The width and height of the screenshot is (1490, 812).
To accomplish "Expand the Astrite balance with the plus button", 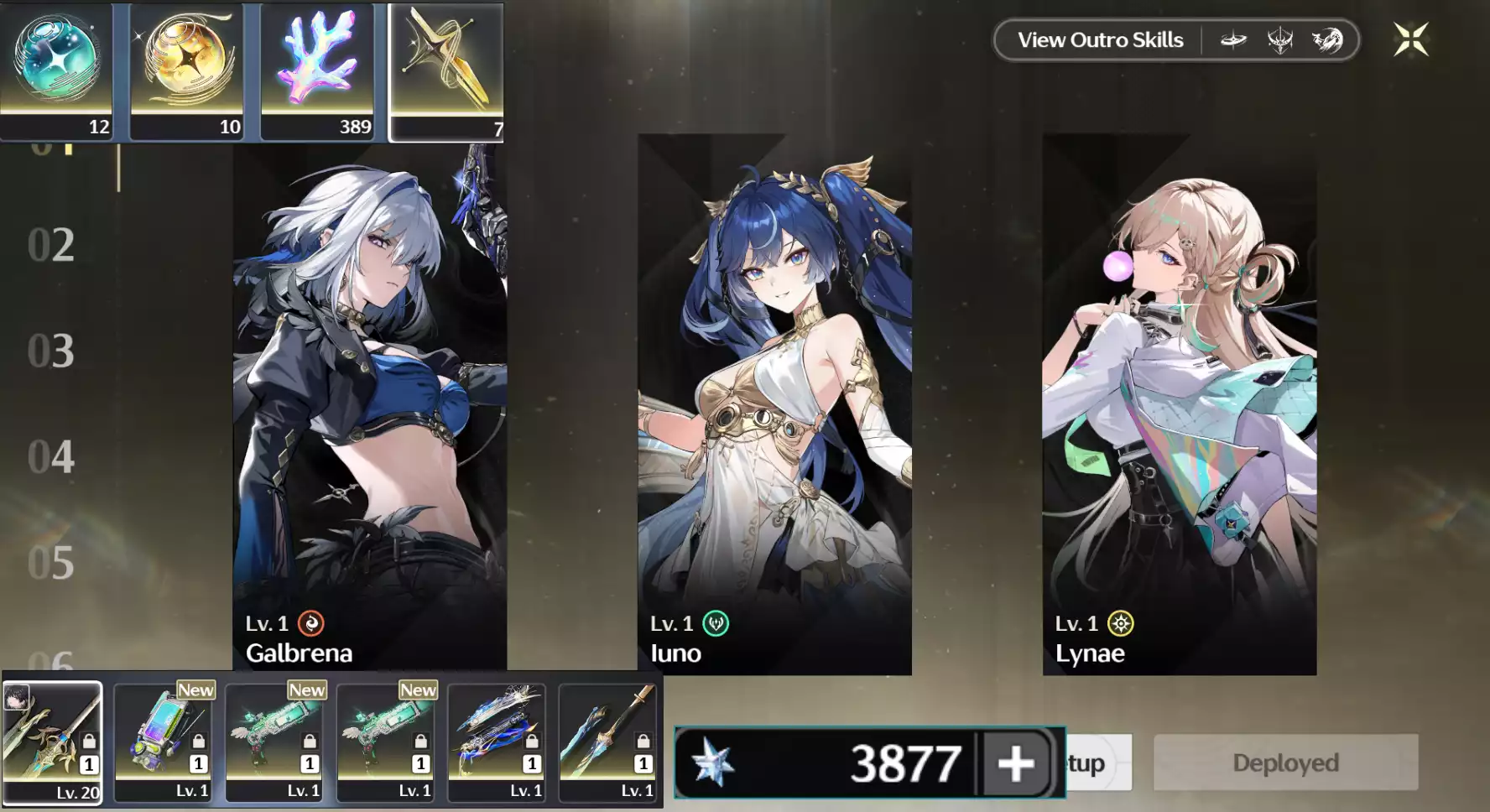I will pyautogui.click(x=1017, y=763).
